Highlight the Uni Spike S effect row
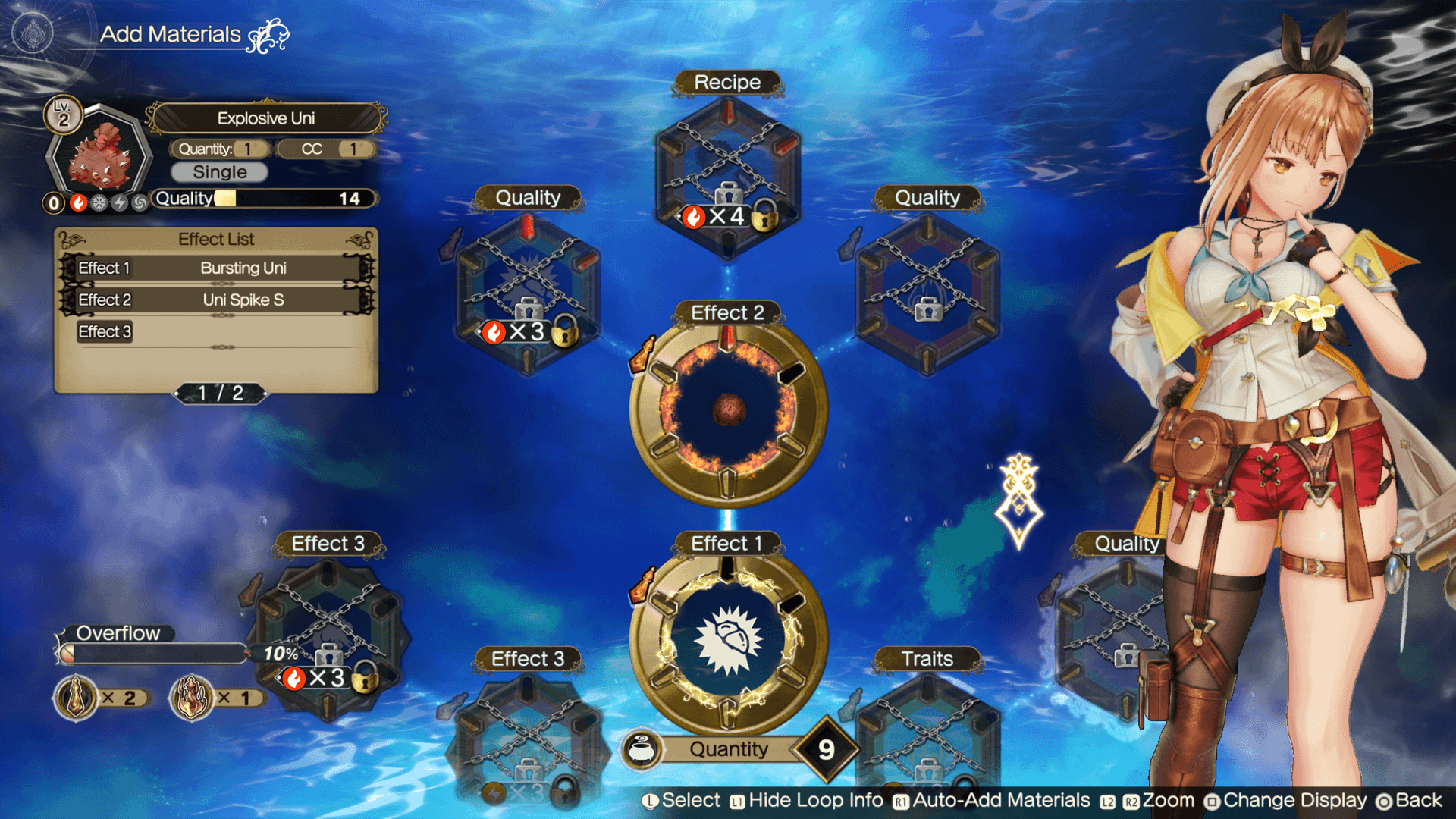This screenshot has width=1456, height=819. point(217,300)
